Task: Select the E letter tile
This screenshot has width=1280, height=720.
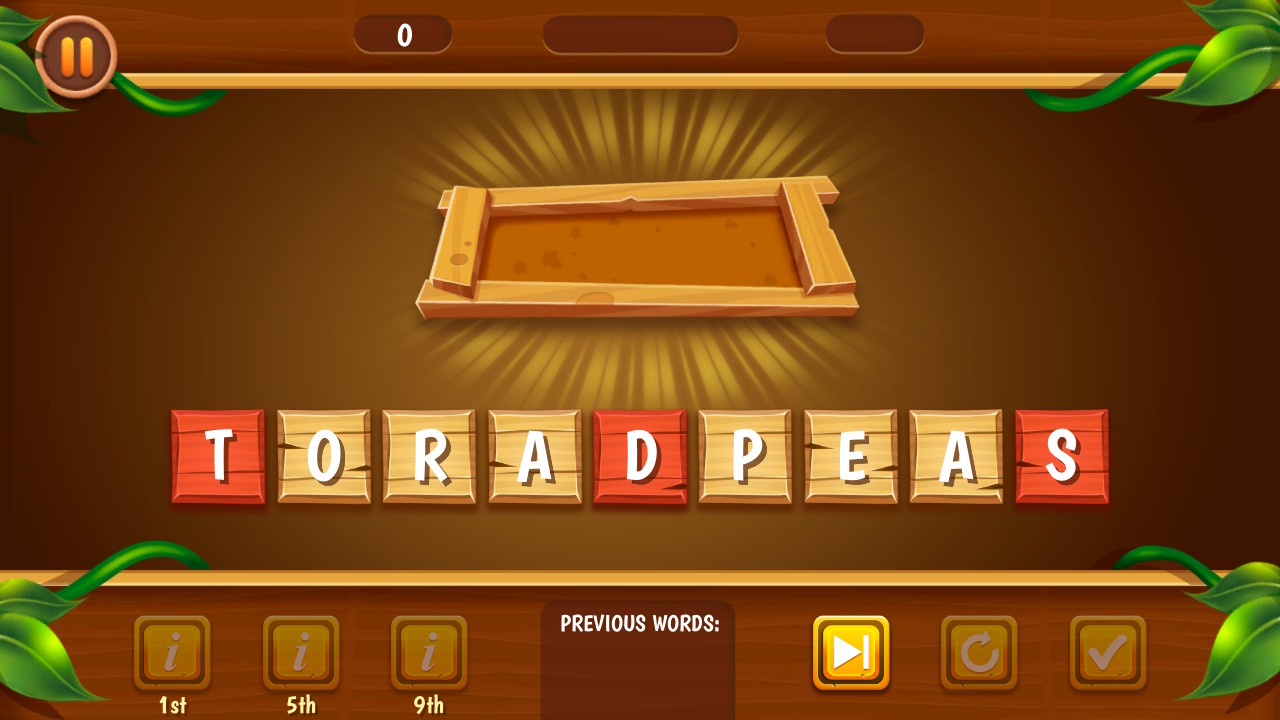Action: tap(850, 455)
